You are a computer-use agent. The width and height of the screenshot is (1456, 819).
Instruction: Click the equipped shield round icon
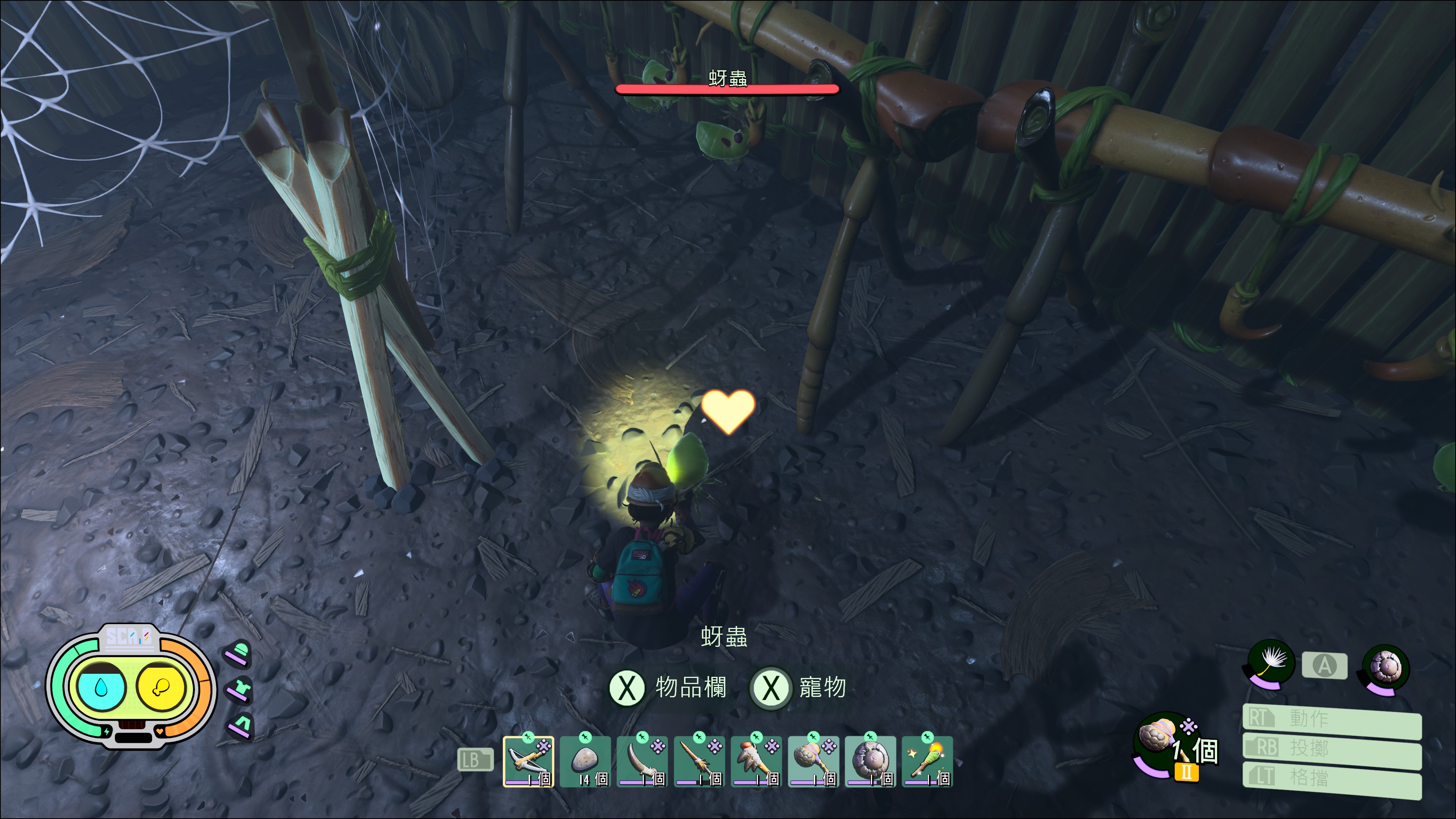tap(1386, 667)
